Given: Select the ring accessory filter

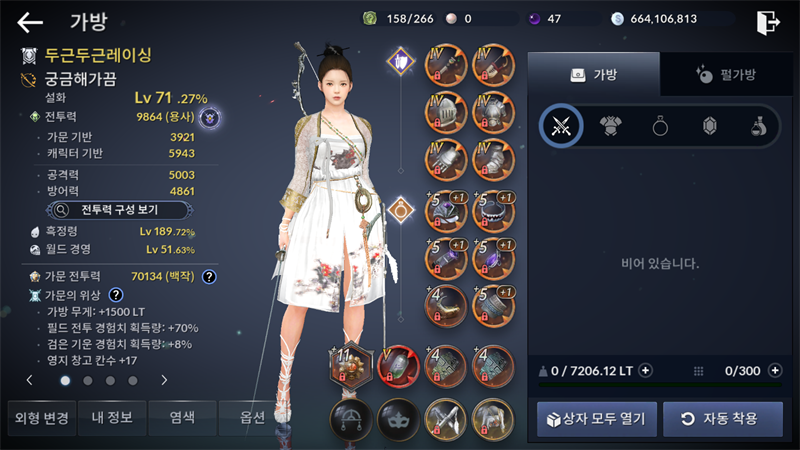Looking at the screenshot, I should coord(660,126).
